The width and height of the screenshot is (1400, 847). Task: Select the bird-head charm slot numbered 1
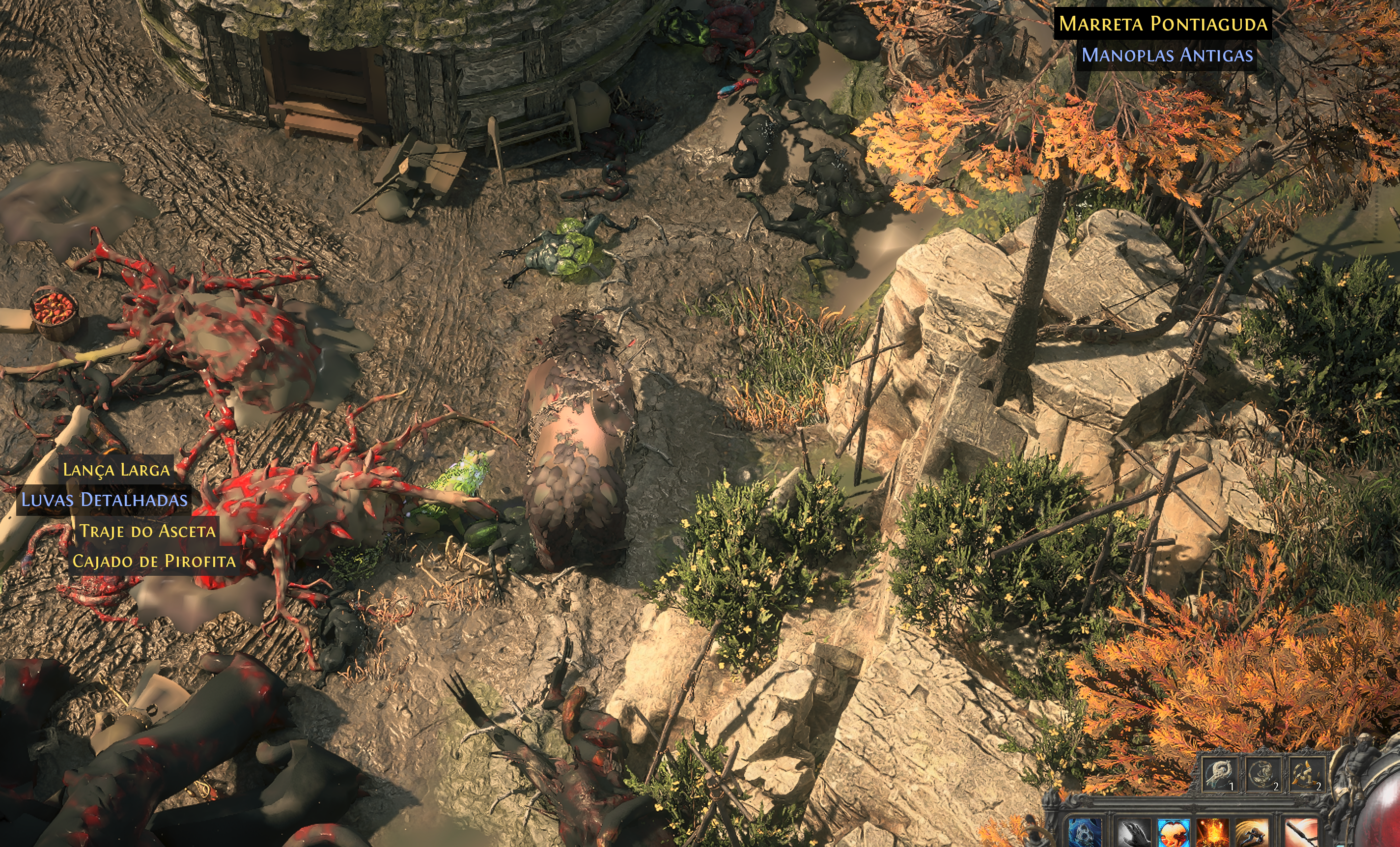pyautogui.click(x=1220, y=774)
